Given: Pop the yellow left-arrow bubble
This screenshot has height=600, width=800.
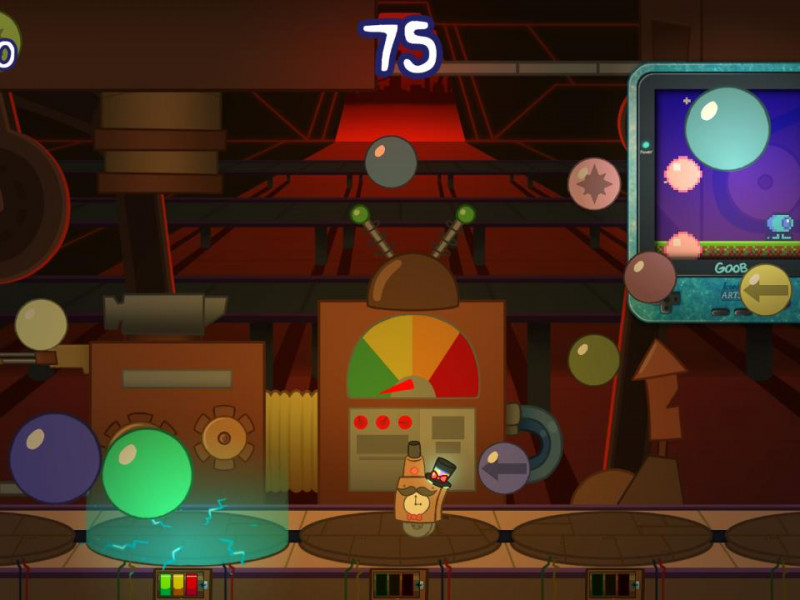Looking at the screenshot, I should tap(765, 290).
